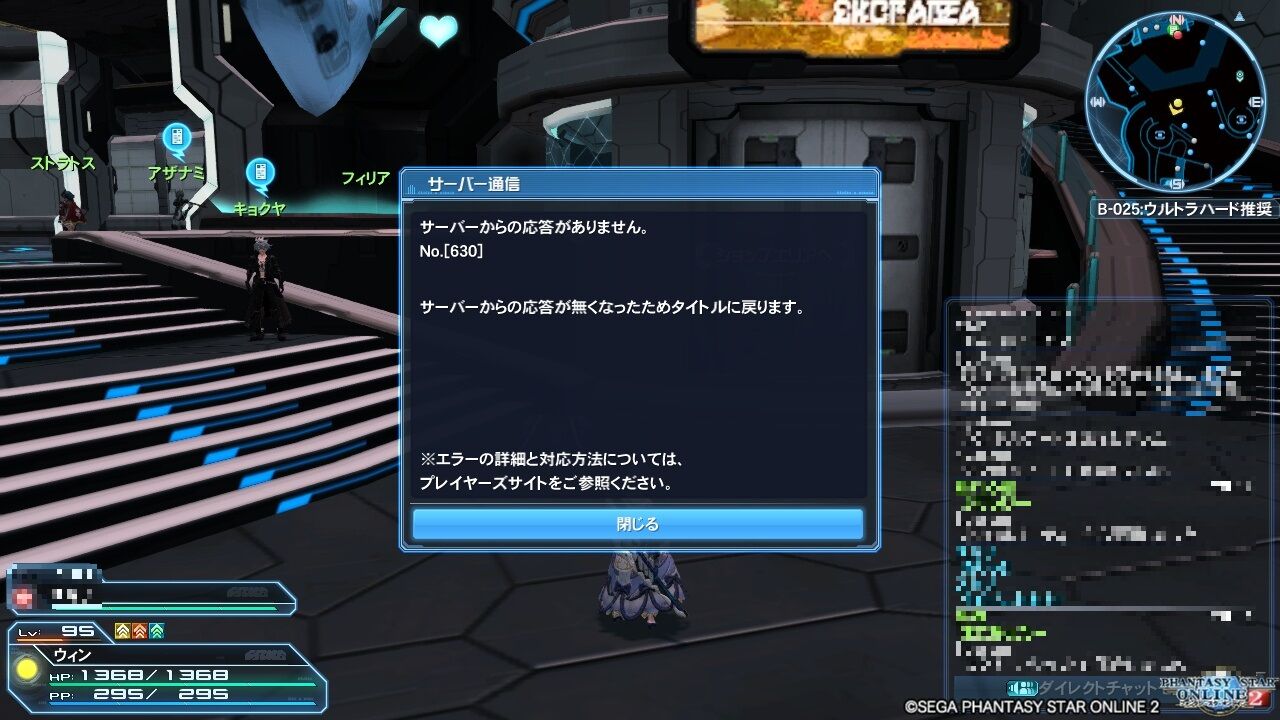Click the yellow player arrow marker on the minimap
The image size is (1280, 720).
point(1176,106)
